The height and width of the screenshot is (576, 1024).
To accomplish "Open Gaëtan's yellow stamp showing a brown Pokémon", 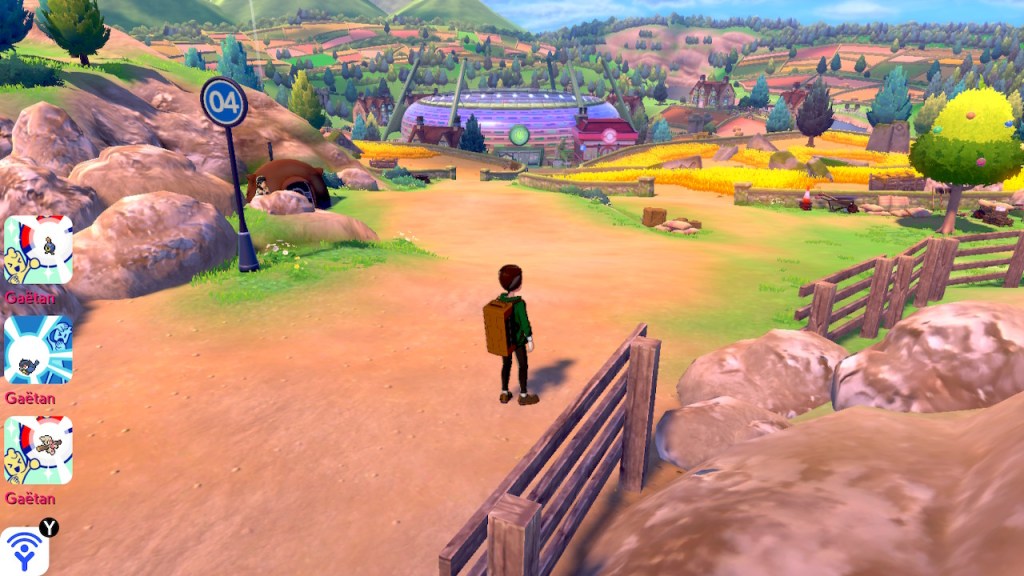I will [38, 450].
